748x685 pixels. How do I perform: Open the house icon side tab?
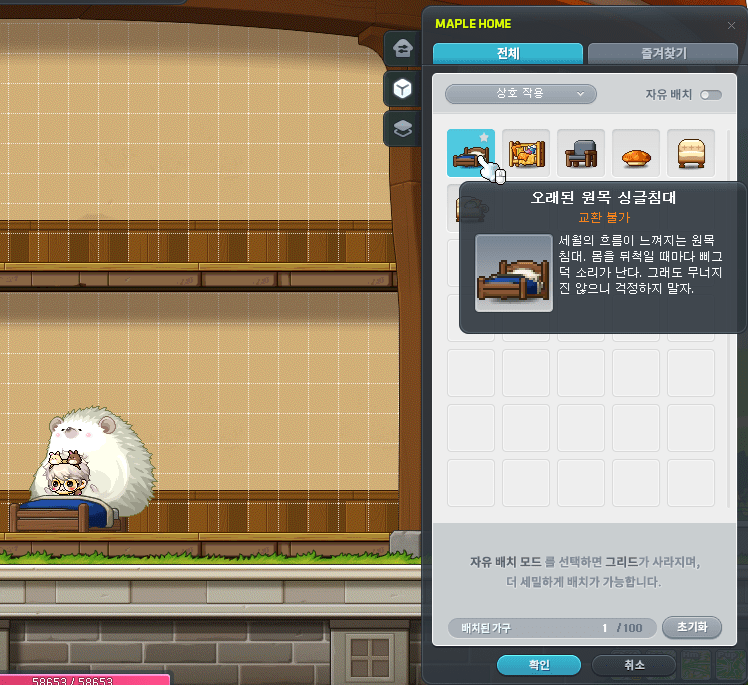coord(402,48)
